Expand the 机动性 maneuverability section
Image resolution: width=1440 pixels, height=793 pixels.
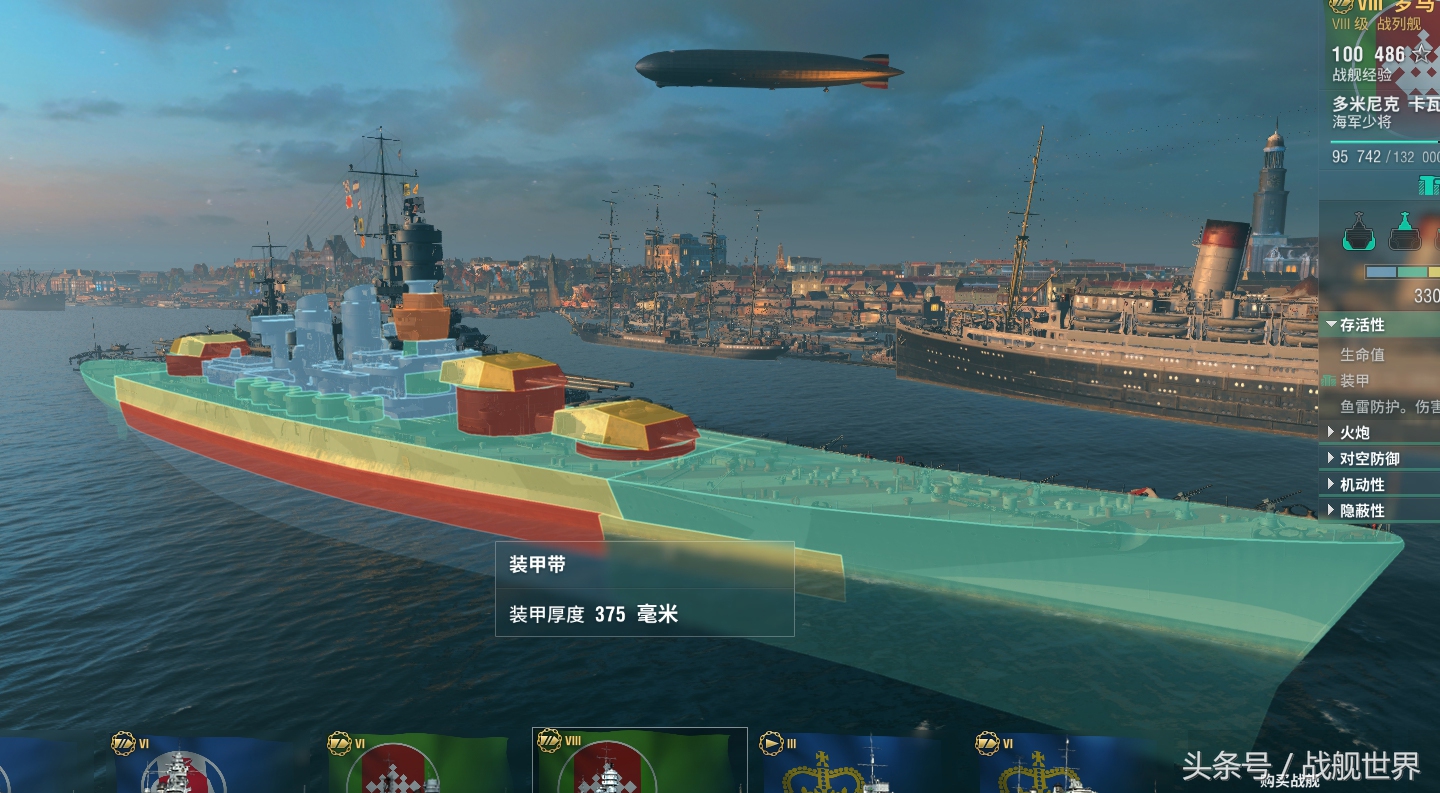tap(1361, 484)
